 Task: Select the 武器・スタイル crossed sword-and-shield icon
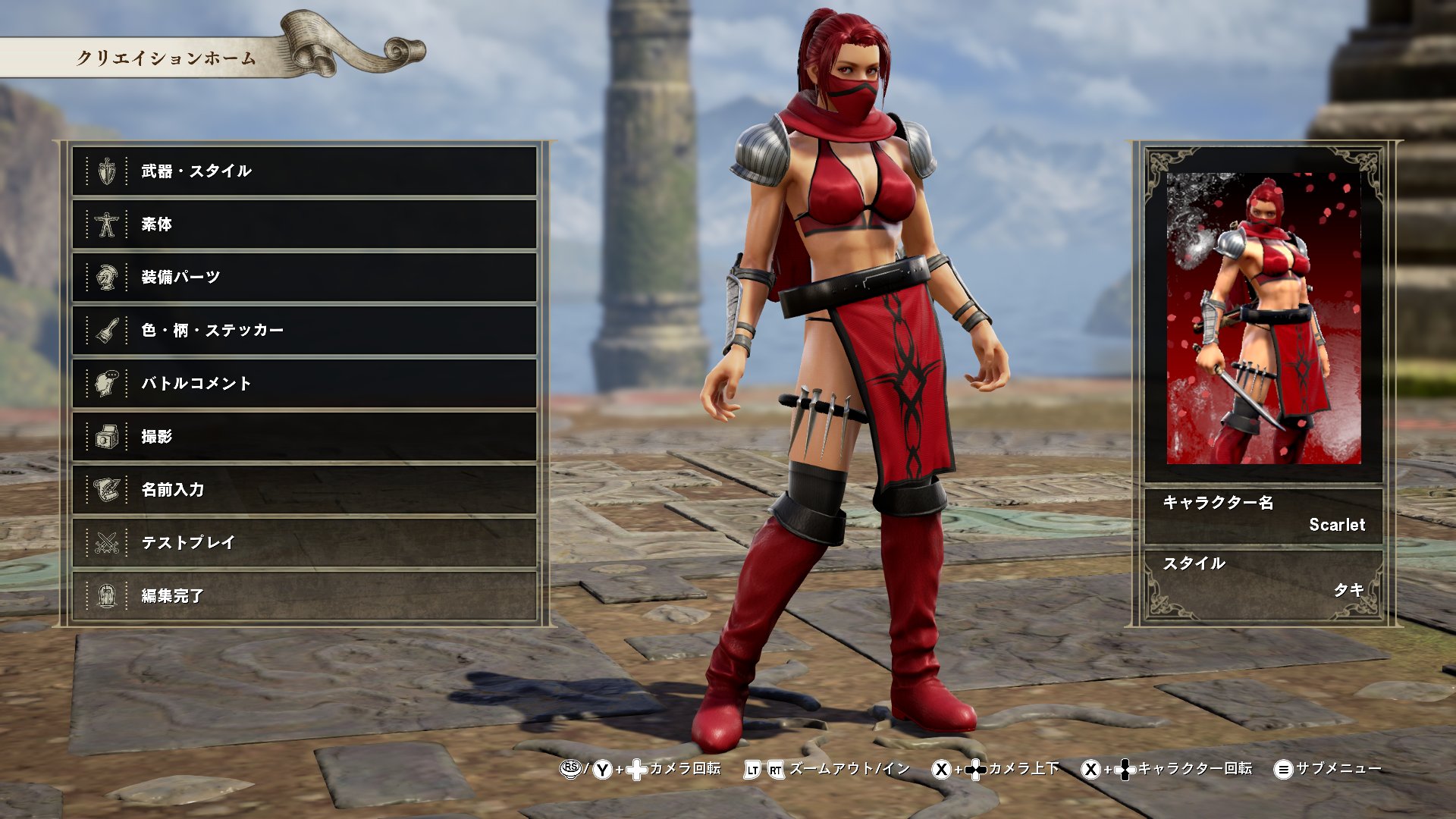click(106, 171)
